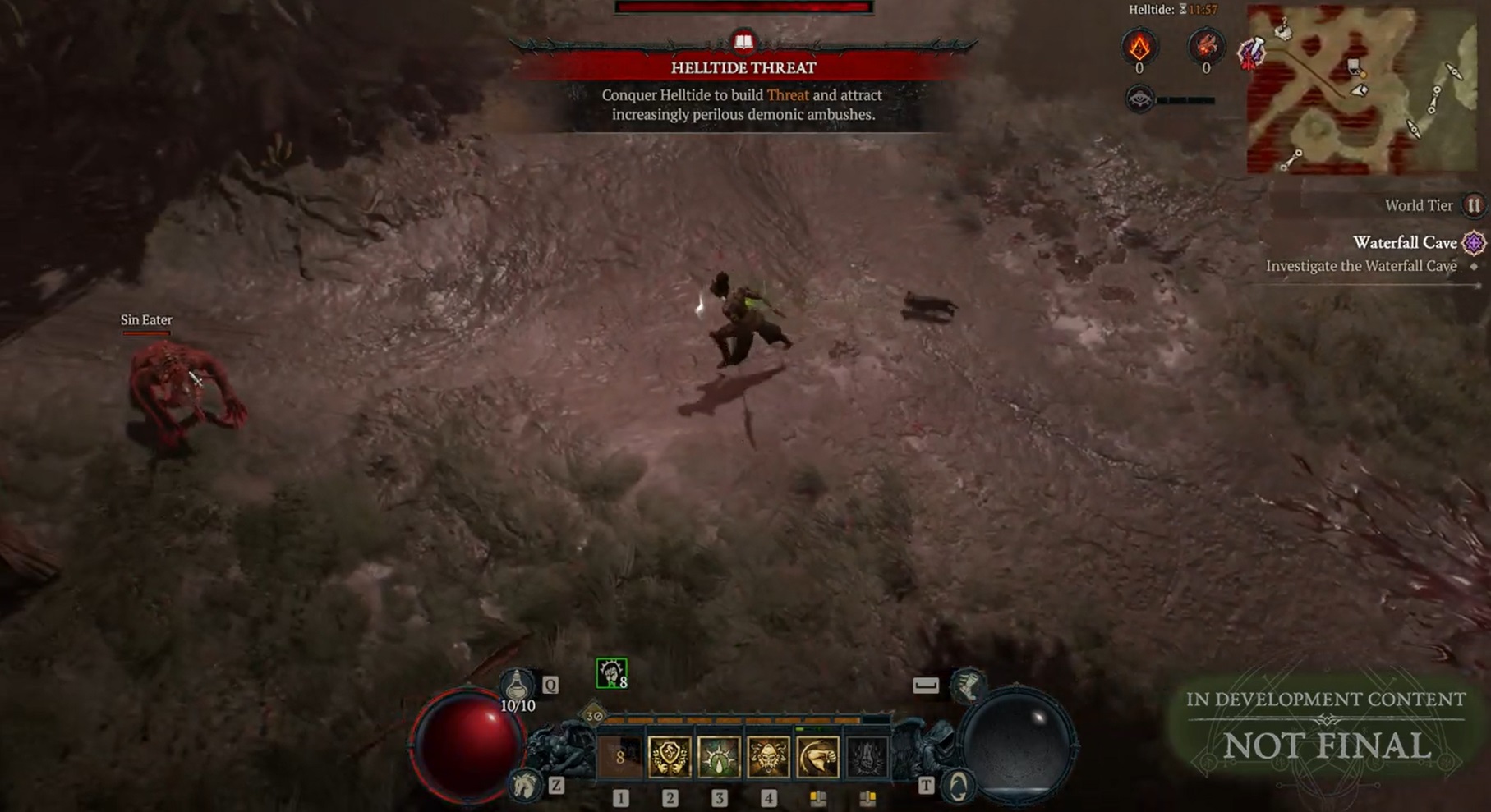Activate the glove evade icon
The image size is (1491, 812).
[x=969, y=686]
